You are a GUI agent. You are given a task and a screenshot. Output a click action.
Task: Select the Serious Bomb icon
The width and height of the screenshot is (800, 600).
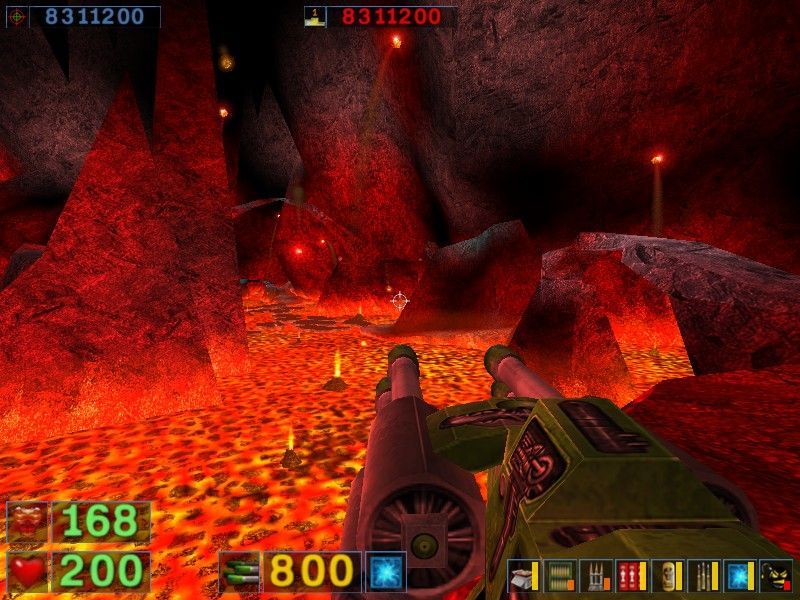(775, 575)
